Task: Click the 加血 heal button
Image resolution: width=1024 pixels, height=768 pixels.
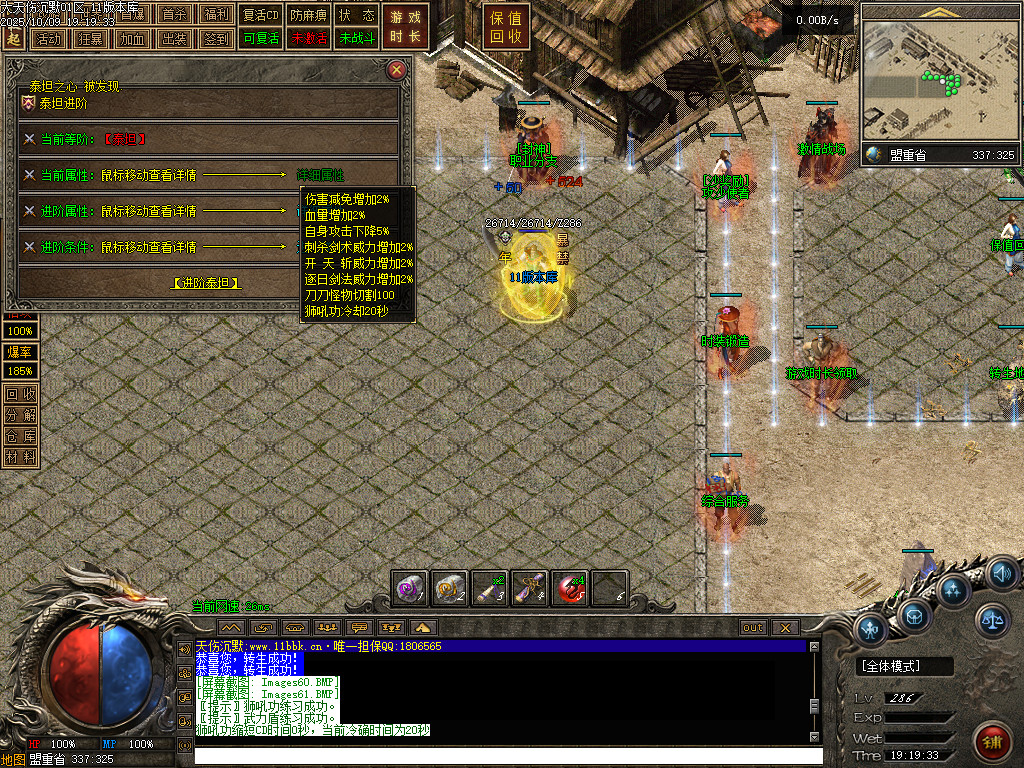Action: coord(132,39)
